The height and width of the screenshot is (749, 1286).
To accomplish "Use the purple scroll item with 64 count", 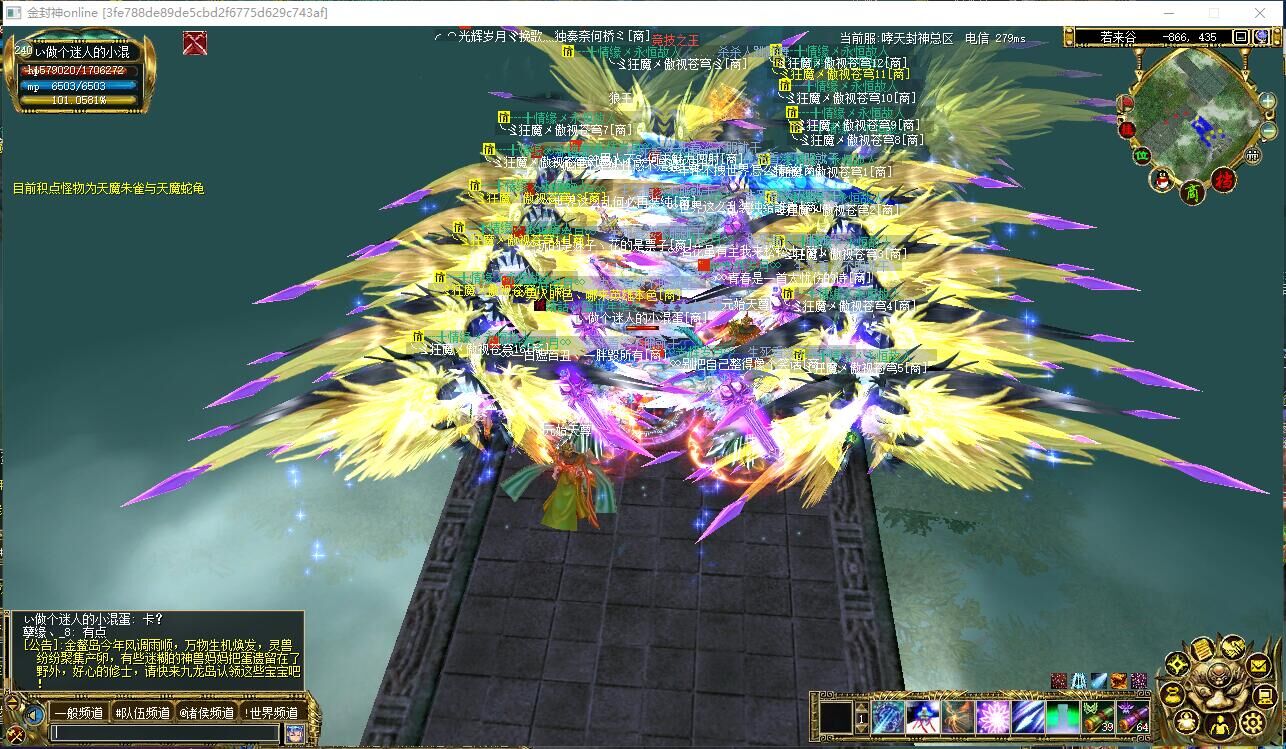I will click(x=1133, y=717).
